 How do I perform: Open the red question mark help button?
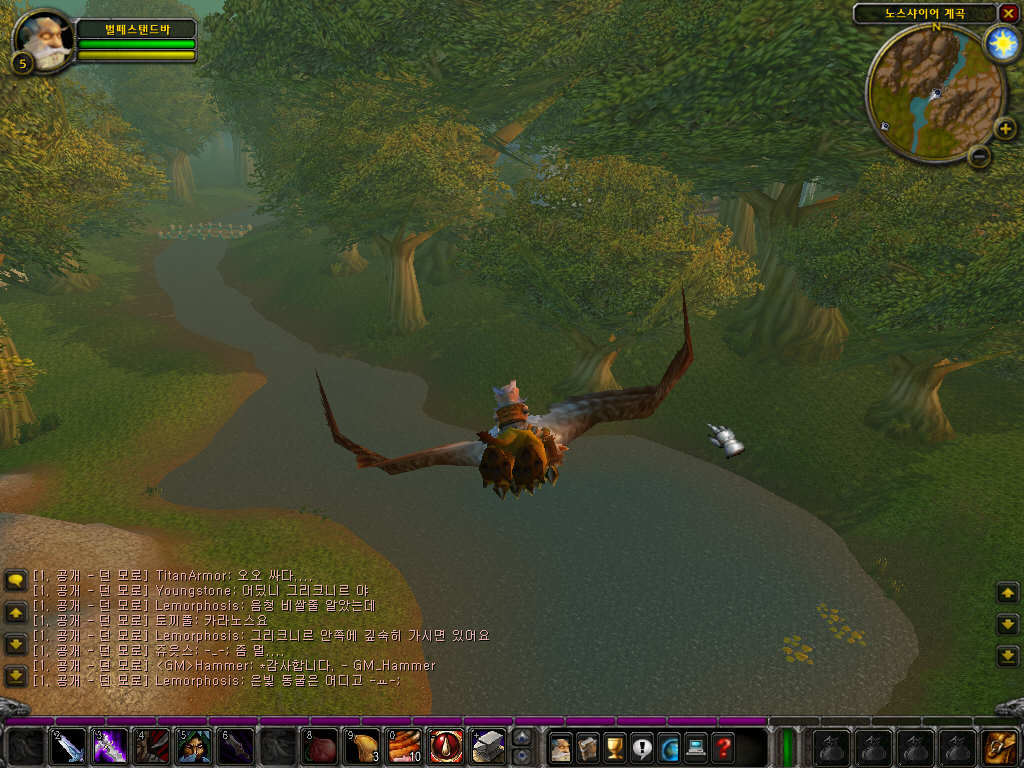(723, 747)
